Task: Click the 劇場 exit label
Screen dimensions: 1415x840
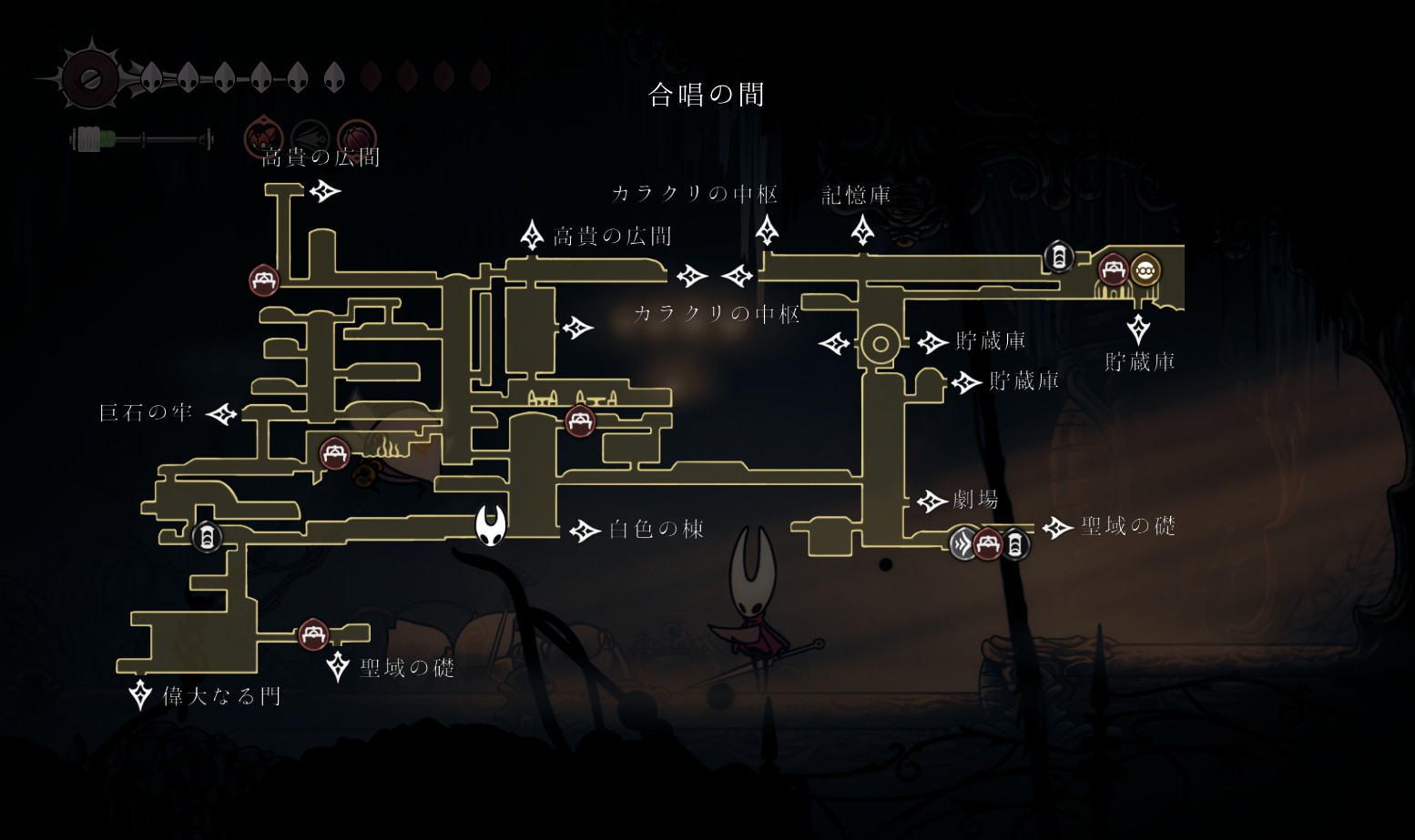Action: 975,500
